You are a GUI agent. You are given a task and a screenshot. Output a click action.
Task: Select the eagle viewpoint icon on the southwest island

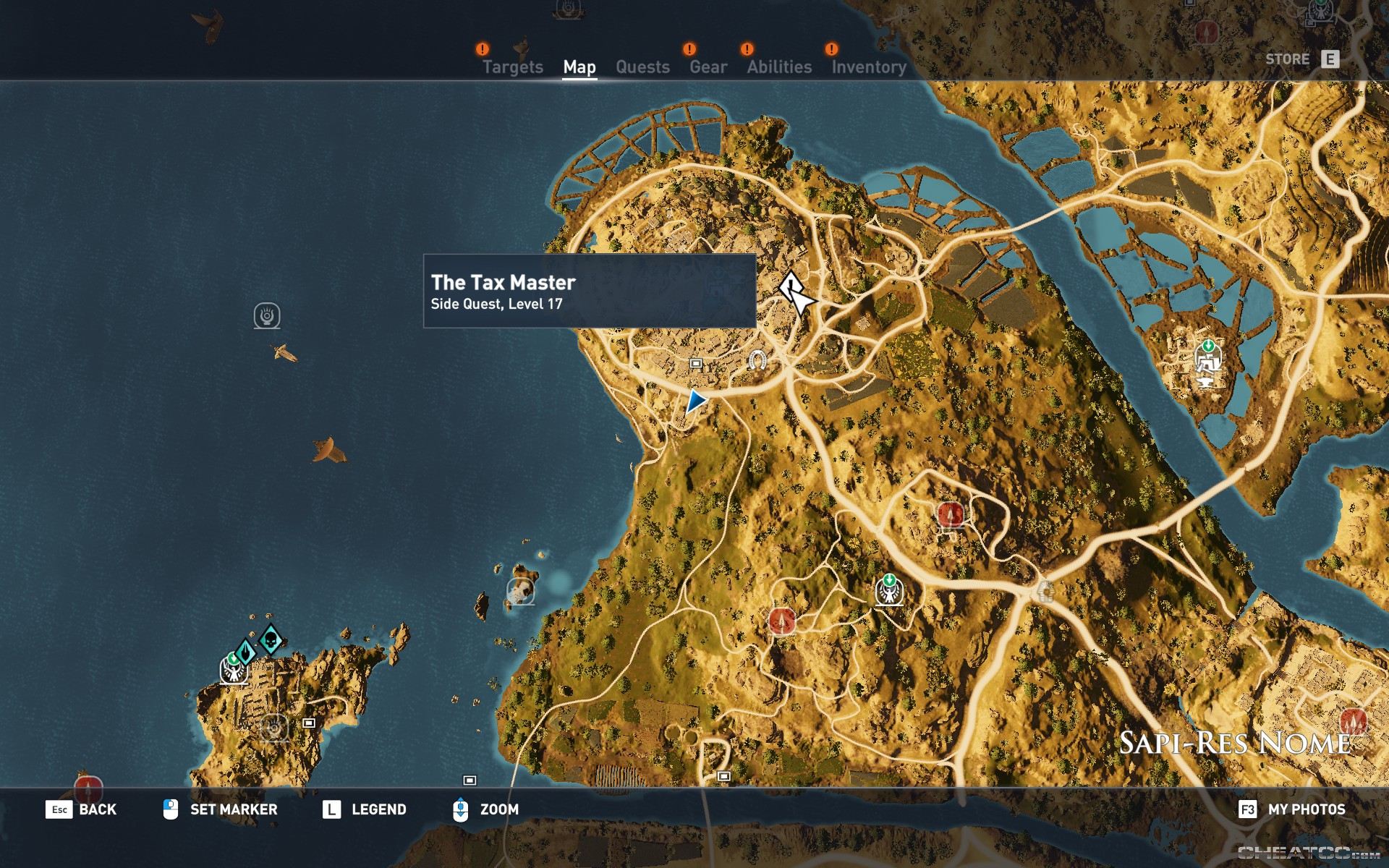233,673
